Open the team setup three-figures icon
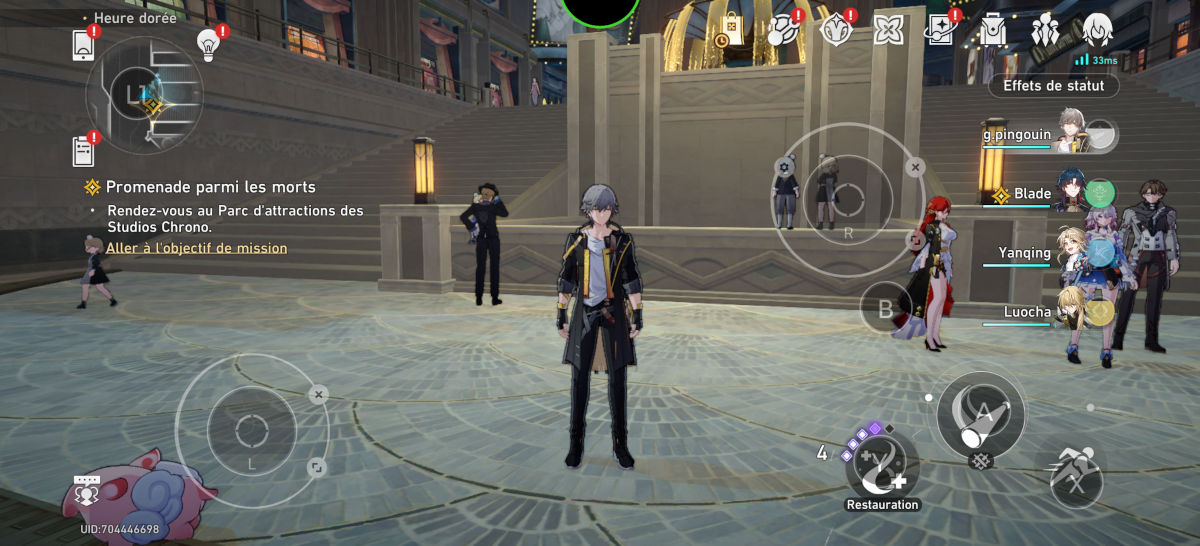Viewport: 1200px width, 546px height. [x=1046, y=30]
